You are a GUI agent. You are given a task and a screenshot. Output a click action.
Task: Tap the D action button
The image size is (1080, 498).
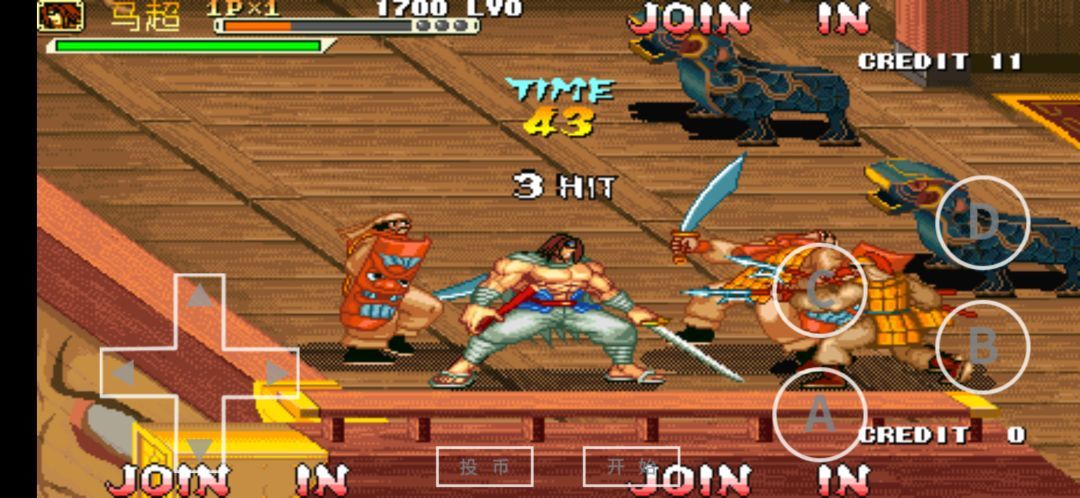tap(982, 223)
